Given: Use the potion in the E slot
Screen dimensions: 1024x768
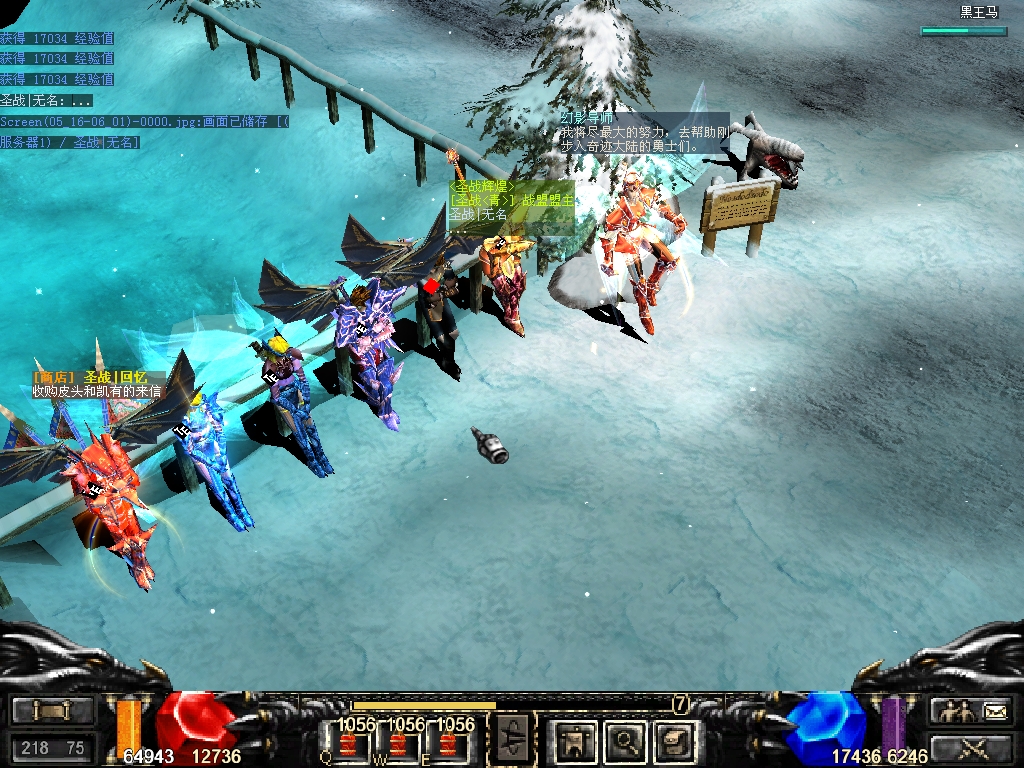Looking at the screenshot, I should click(447, 744).
